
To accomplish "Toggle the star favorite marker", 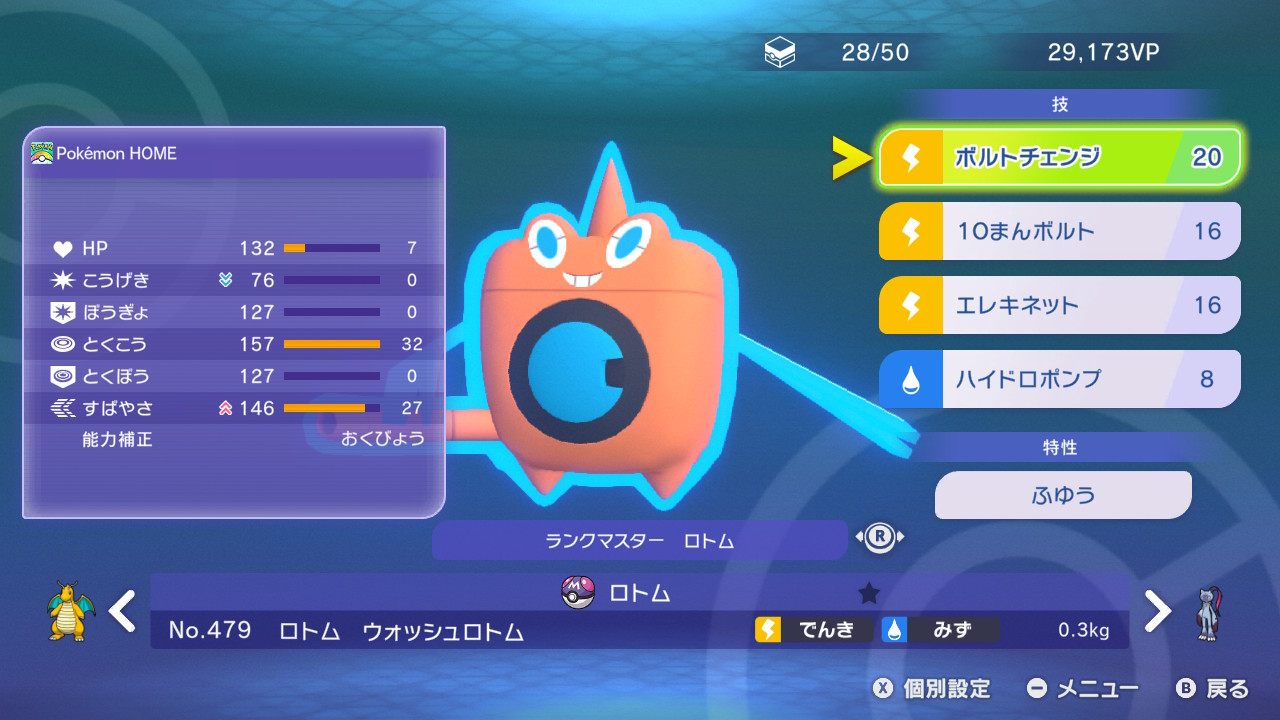I will [868, 593].
